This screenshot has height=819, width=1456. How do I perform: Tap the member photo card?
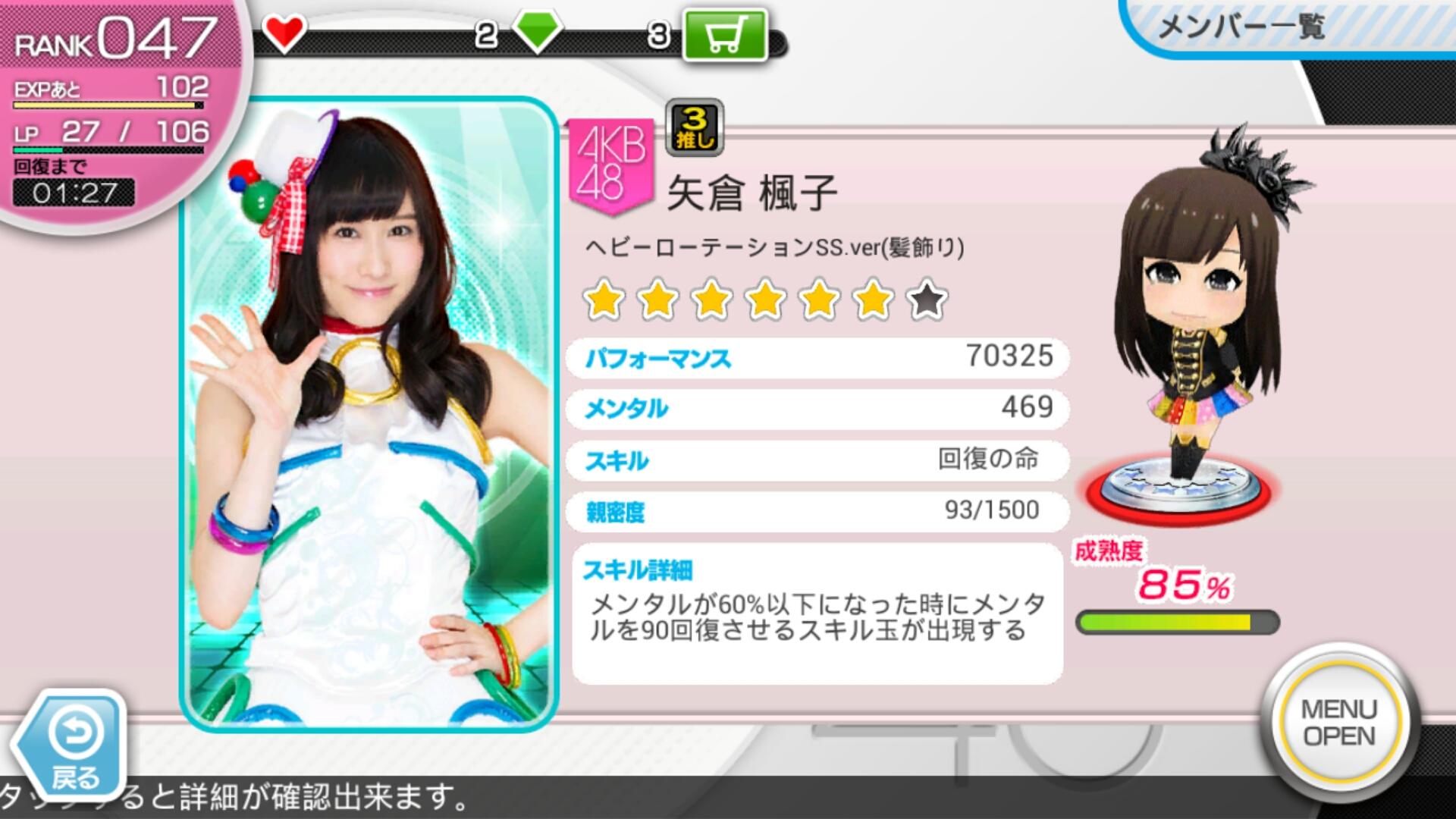coord(369,415)
